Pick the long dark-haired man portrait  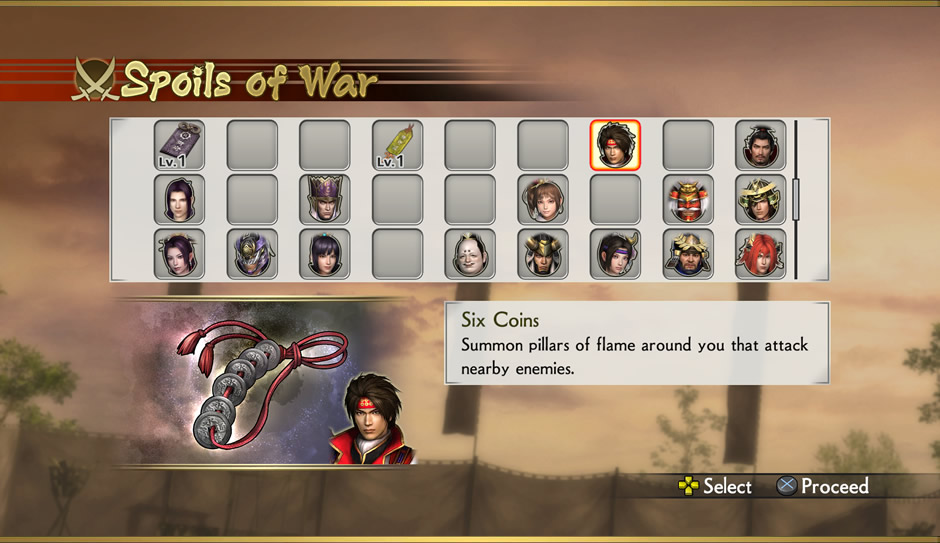[180, 200]
